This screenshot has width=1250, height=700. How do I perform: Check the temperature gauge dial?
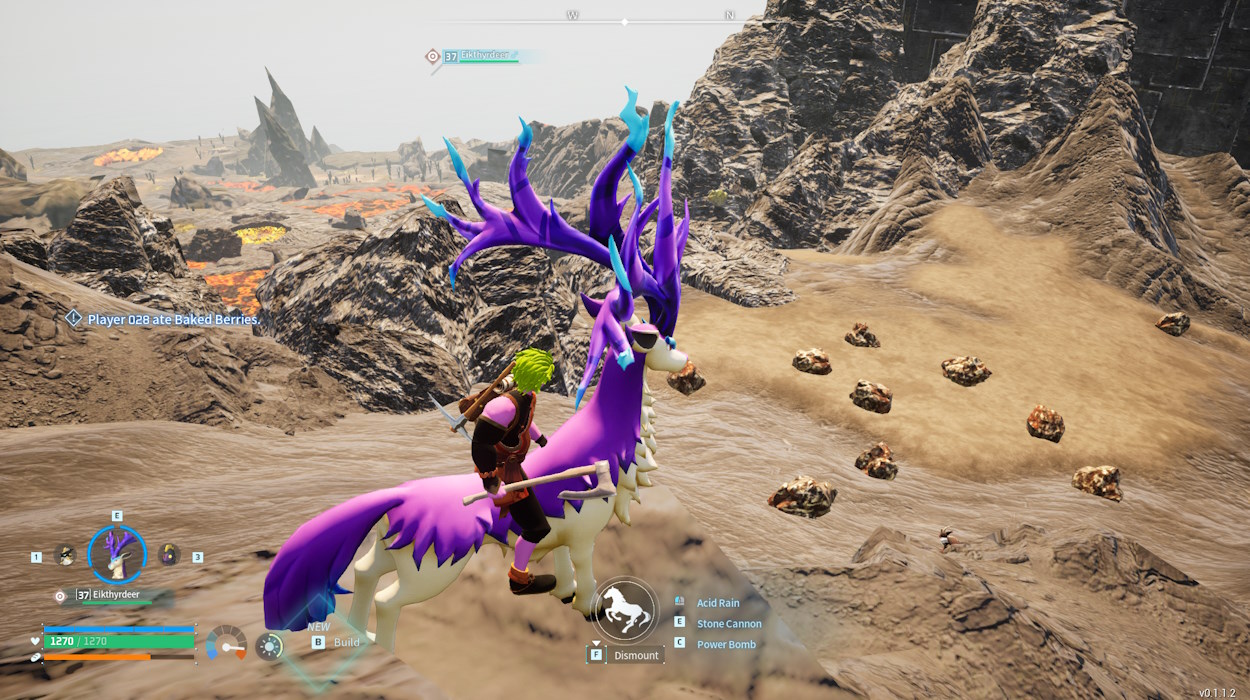tap(226, 643)
